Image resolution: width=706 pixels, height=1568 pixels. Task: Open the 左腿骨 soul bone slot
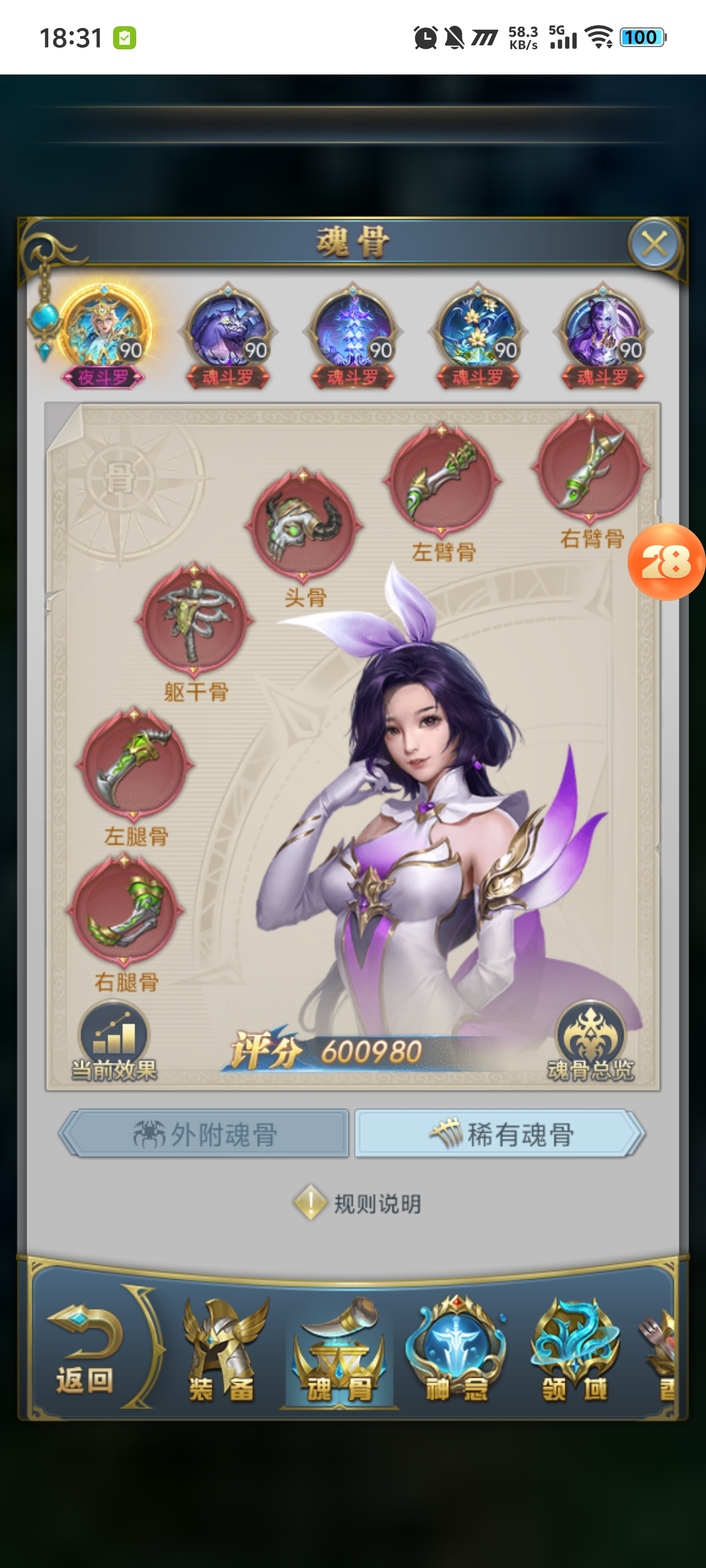coord(134,763)
